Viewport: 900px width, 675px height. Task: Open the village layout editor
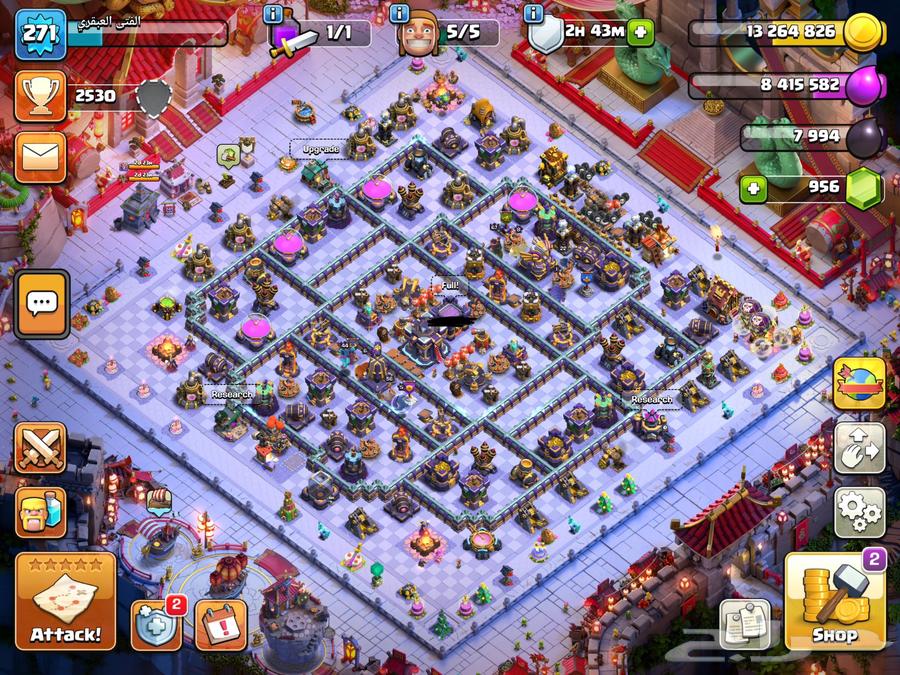click(859, 447)
